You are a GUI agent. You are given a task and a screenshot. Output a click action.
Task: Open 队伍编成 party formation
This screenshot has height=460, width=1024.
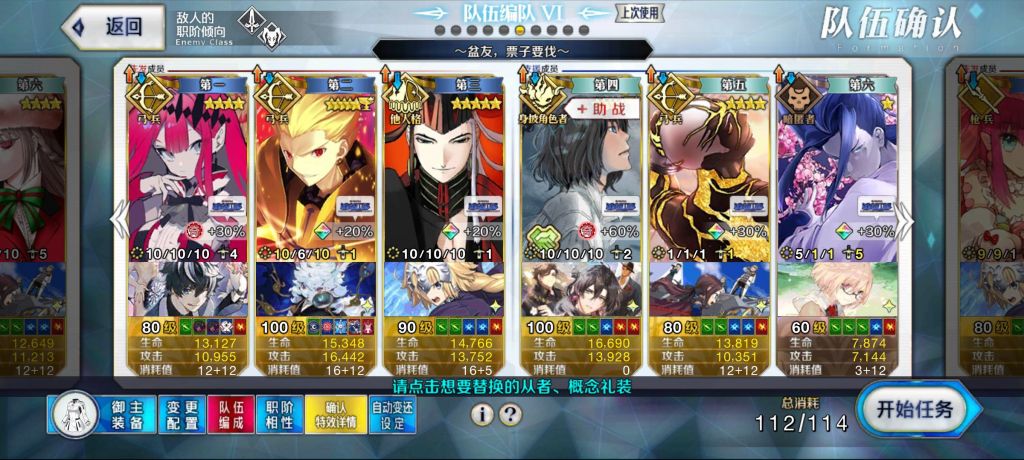click(230, 414)
